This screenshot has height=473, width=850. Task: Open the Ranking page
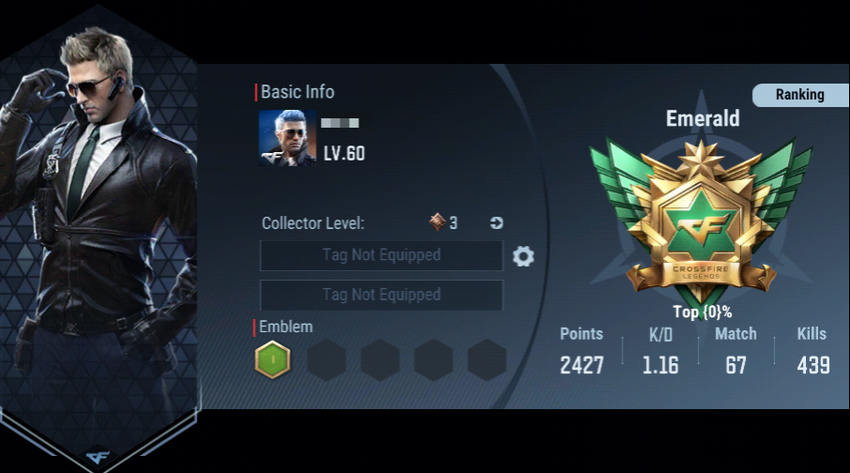[x=799, y=95]
